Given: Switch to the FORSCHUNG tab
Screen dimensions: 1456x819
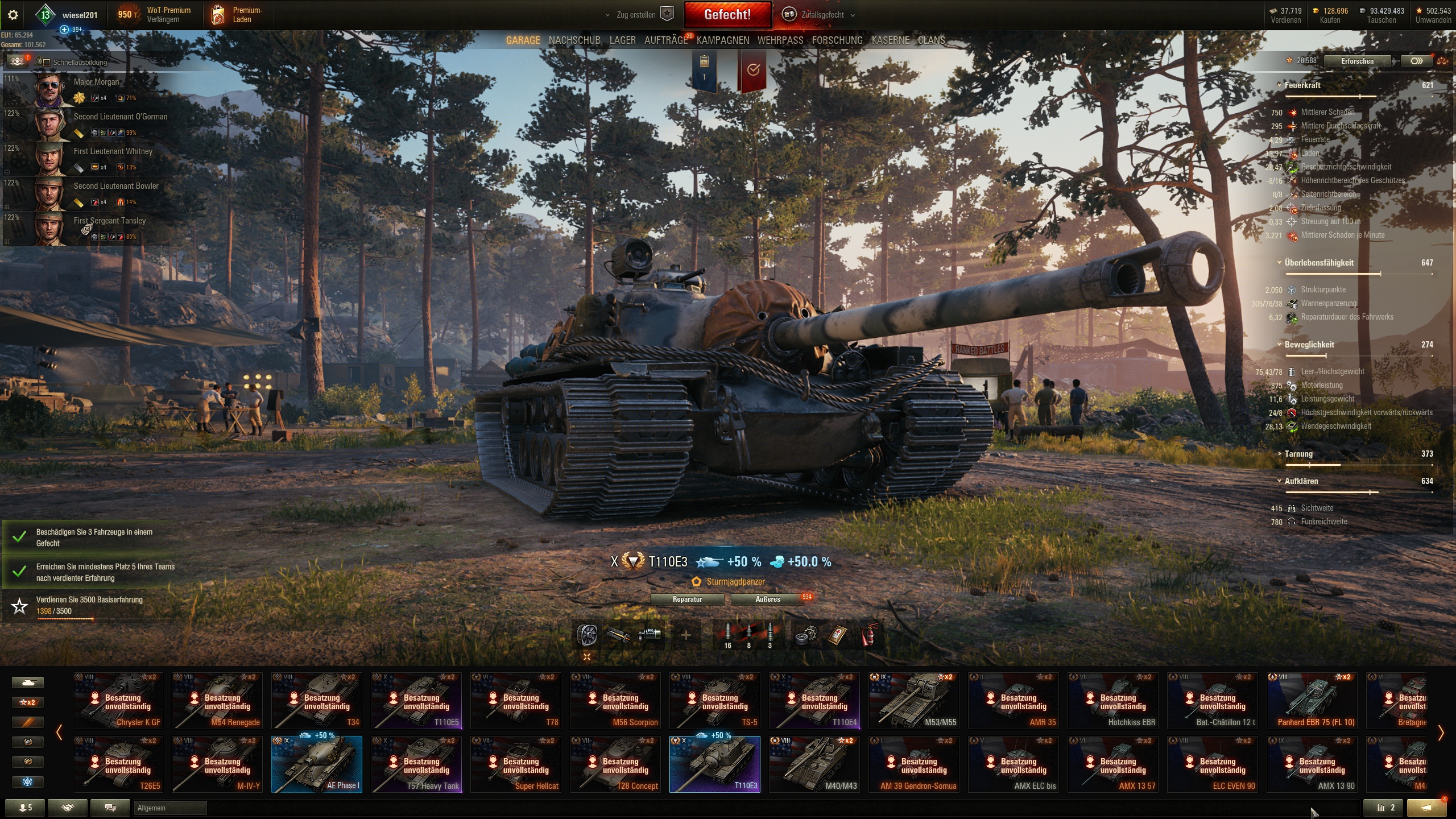Looking at the screenshot, I should pyautogui.click(x=836, y=40).
